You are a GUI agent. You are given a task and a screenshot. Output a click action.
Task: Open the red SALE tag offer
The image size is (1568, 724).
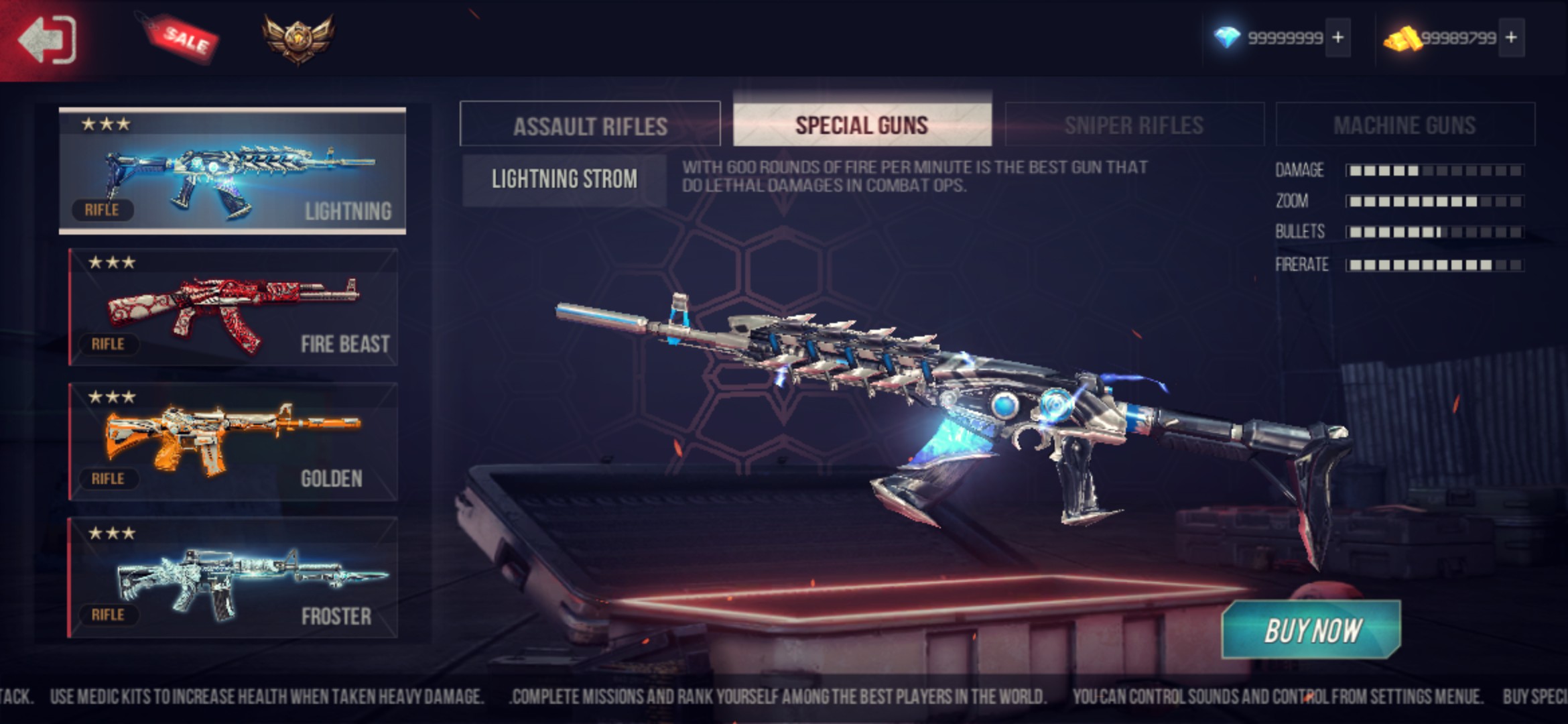tap(182, 38)
